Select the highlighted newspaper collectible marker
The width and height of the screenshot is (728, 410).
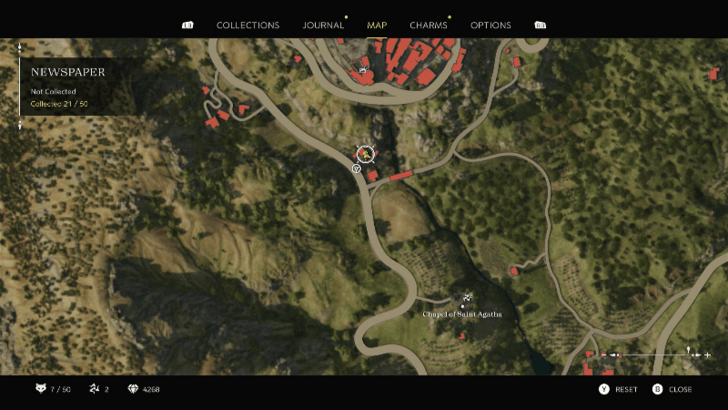366,154
